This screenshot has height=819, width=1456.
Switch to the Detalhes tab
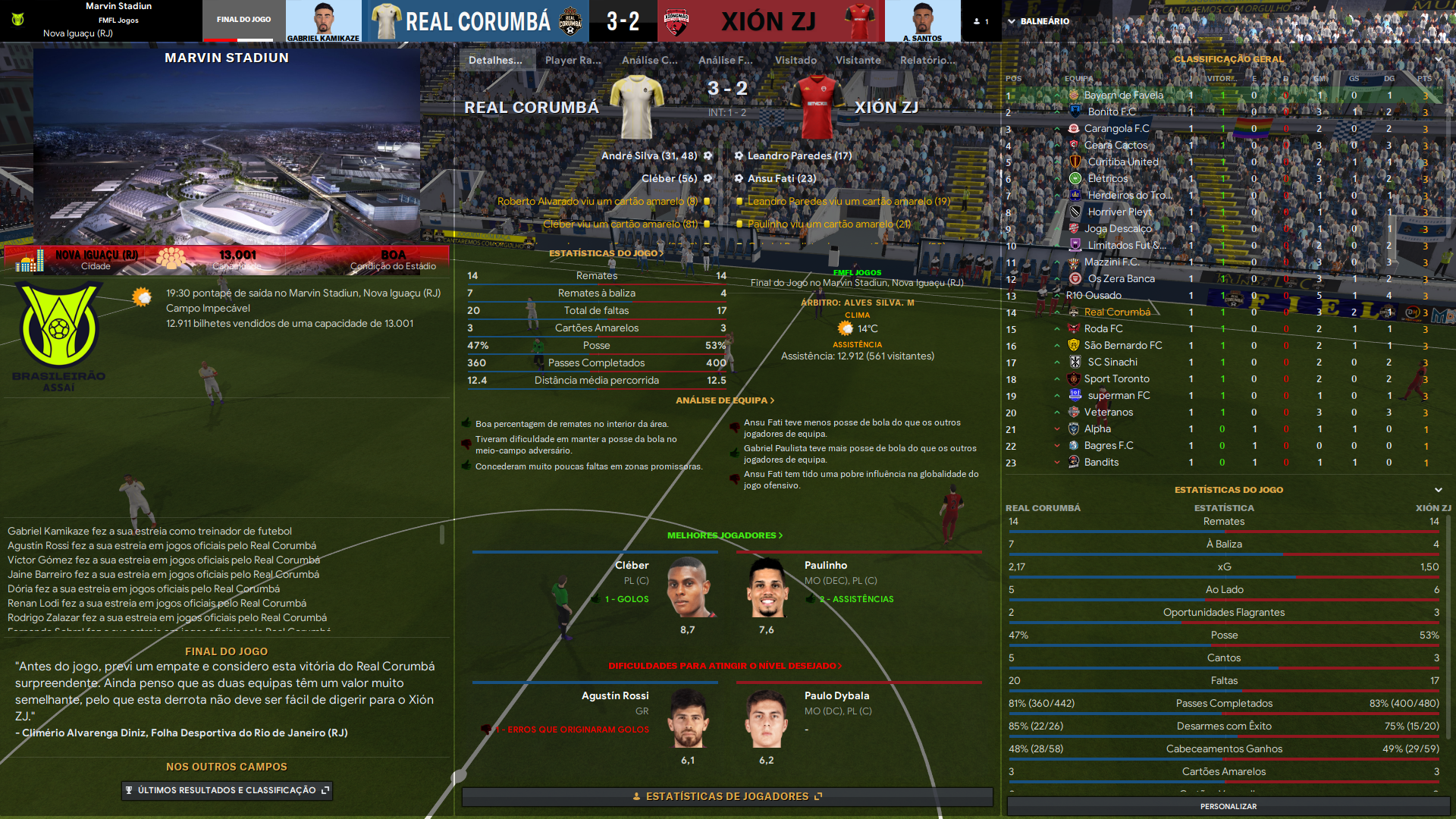(x=495, y=60)
